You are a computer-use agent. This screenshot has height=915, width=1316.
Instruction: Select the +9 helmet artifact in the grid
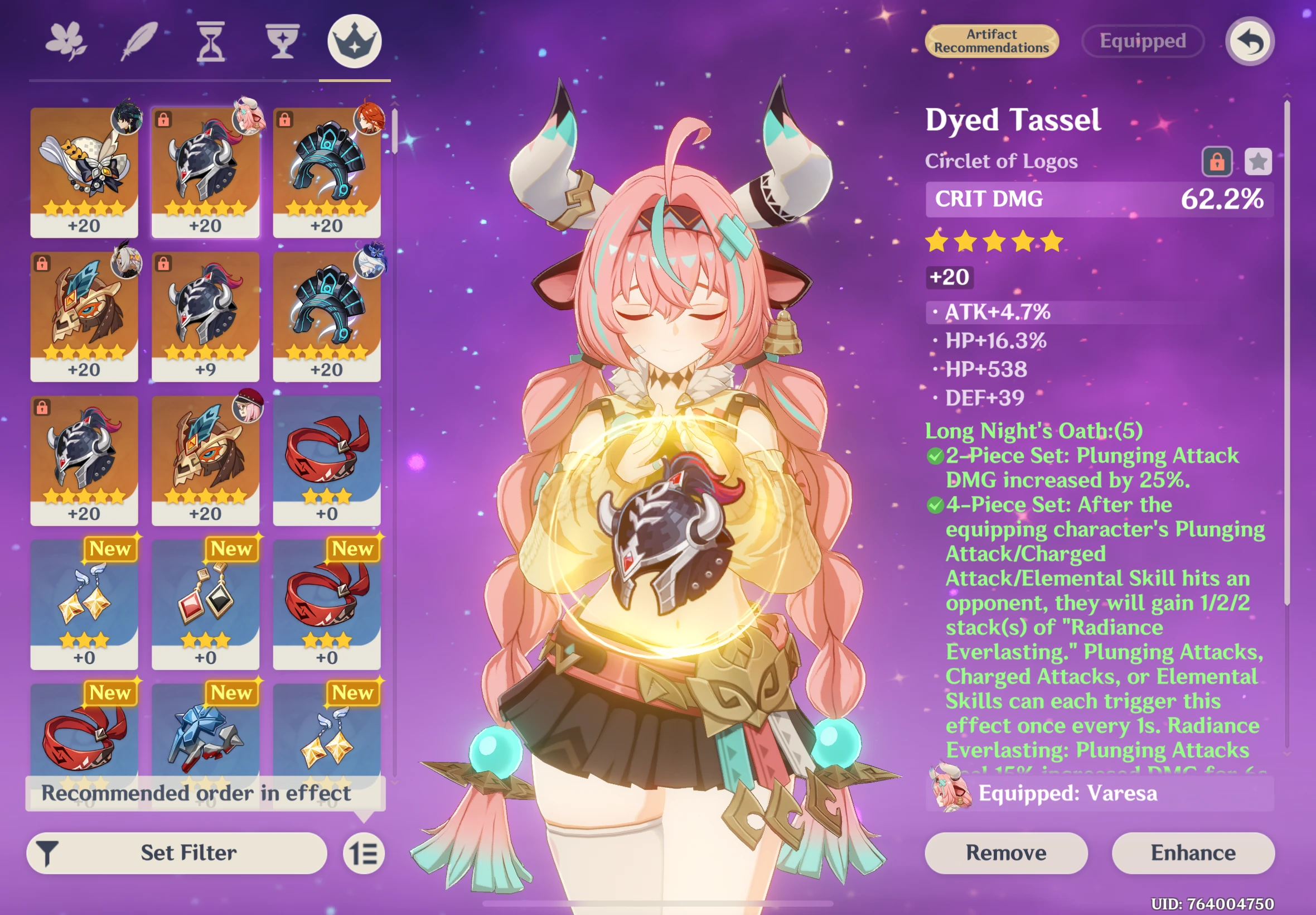pos(206,315)
